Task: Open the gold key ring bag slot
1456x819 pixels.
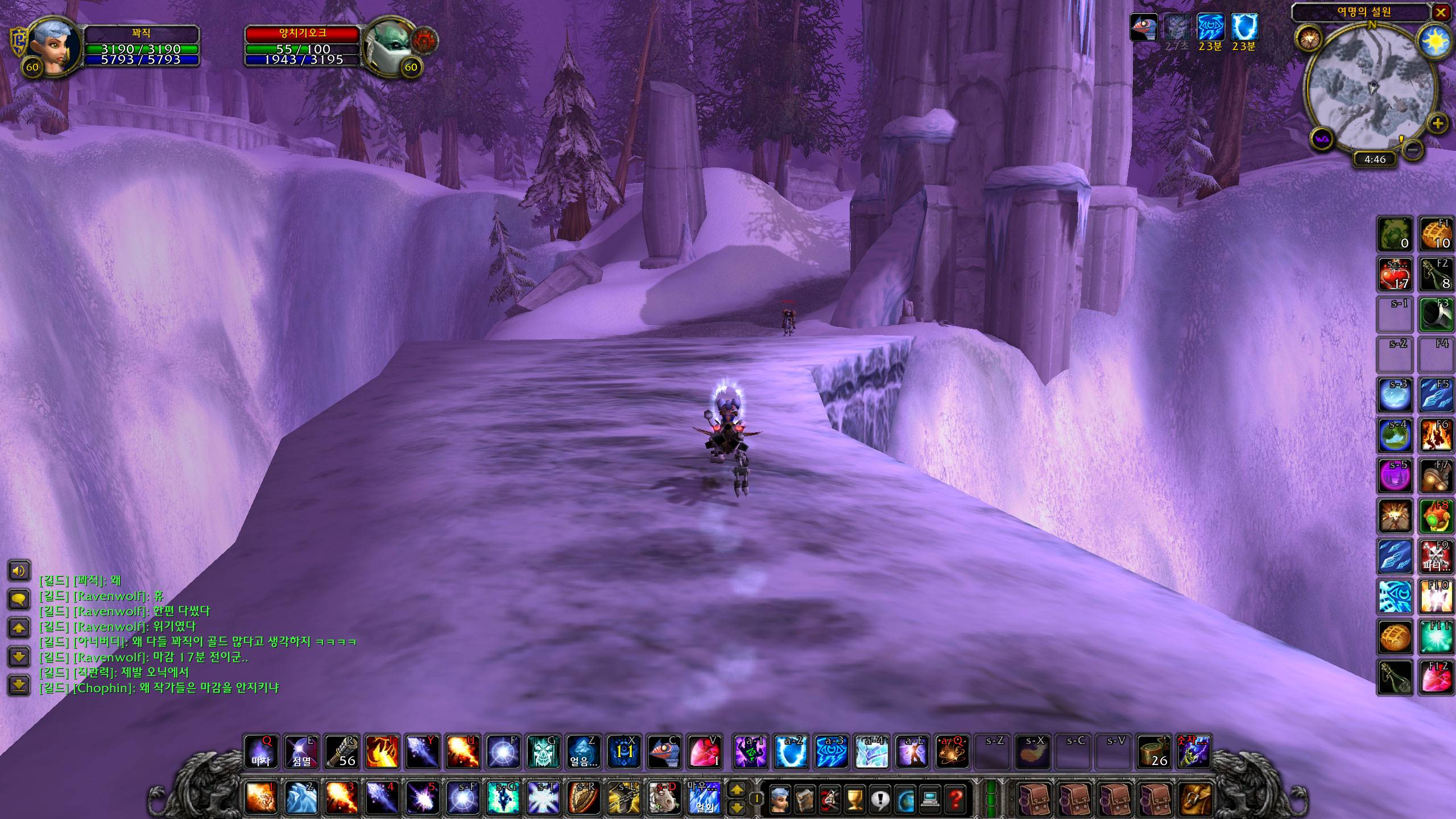Action: (1196, 799)
